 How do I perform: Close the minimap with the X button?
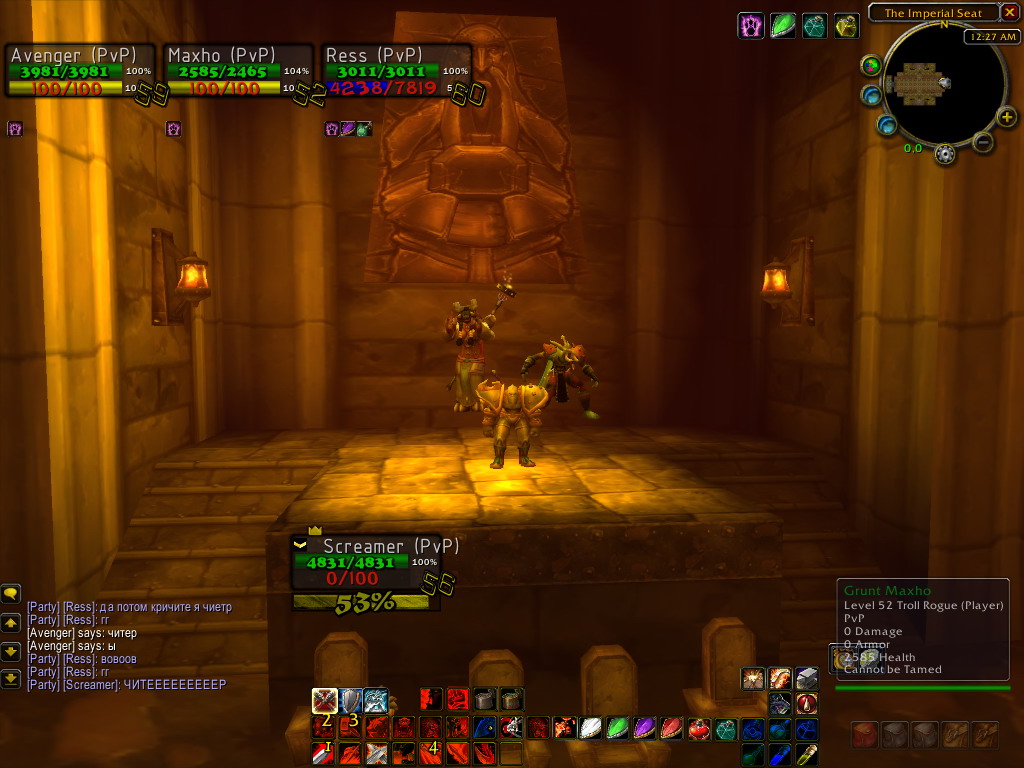click(1009, 13)
